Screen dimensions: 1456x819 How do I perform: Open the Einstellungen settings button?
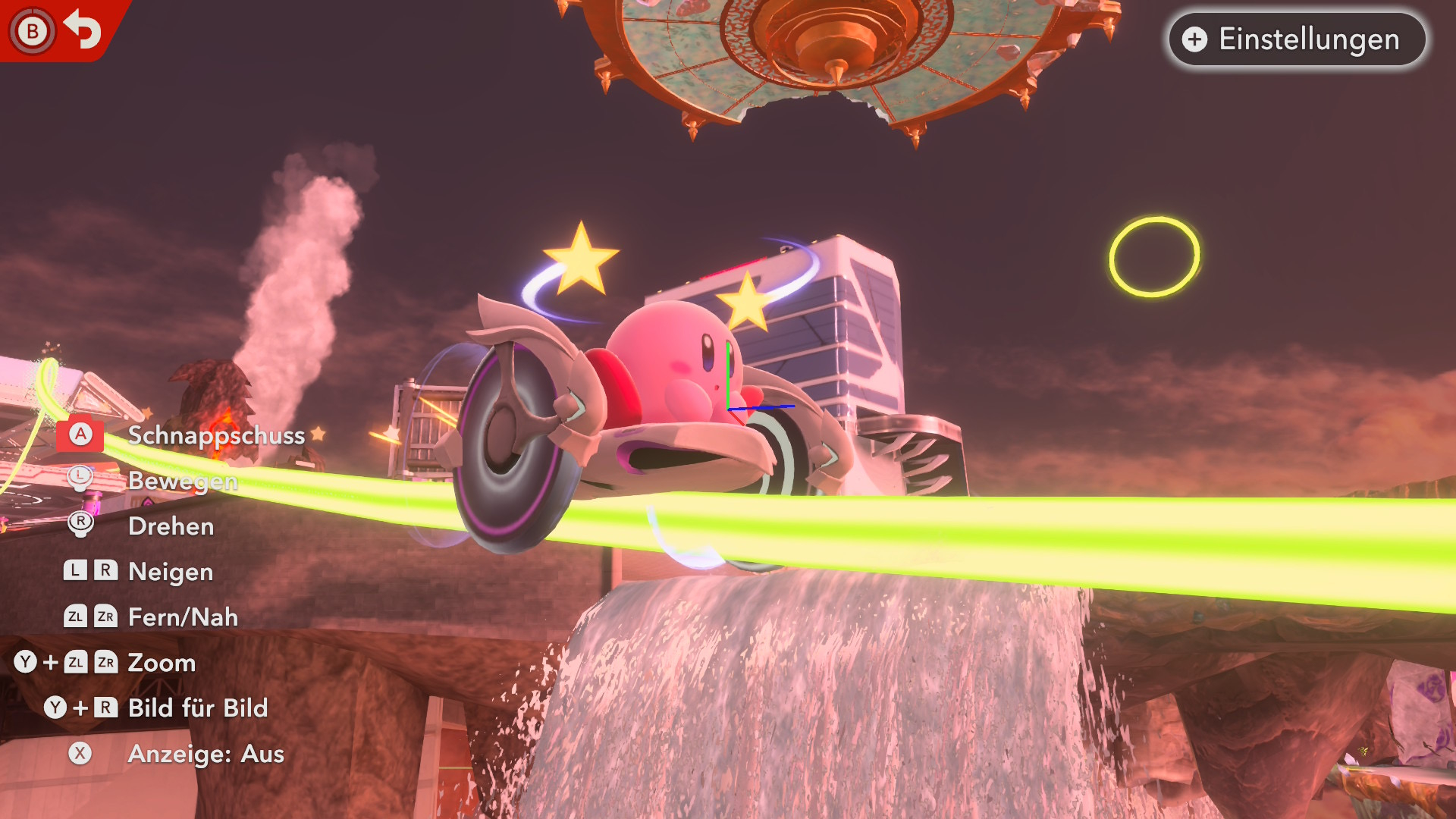[x=1297, y=39]
